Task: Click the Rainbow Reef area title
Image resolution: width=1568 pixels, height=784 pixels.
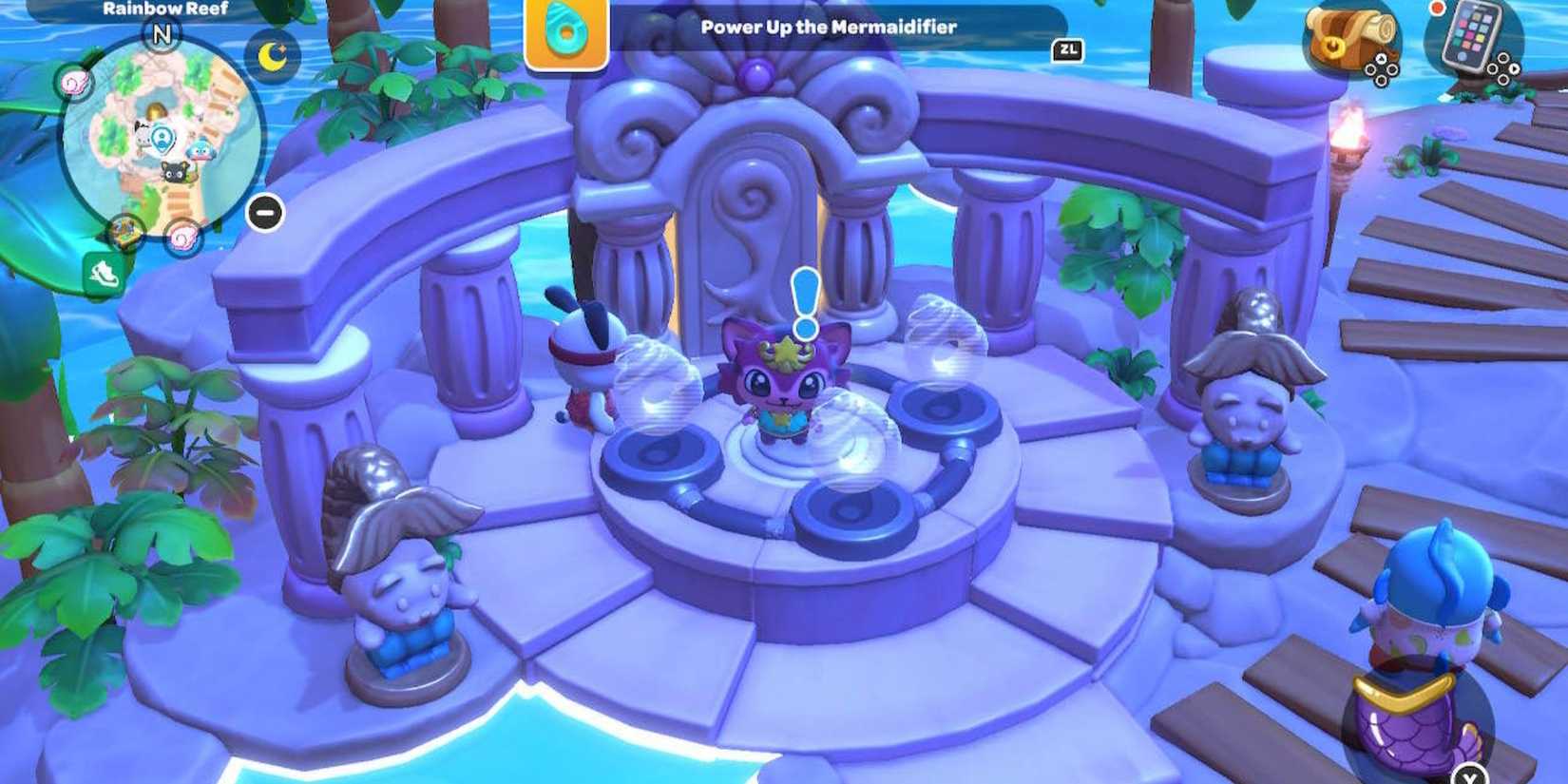Action: point(163,9)
